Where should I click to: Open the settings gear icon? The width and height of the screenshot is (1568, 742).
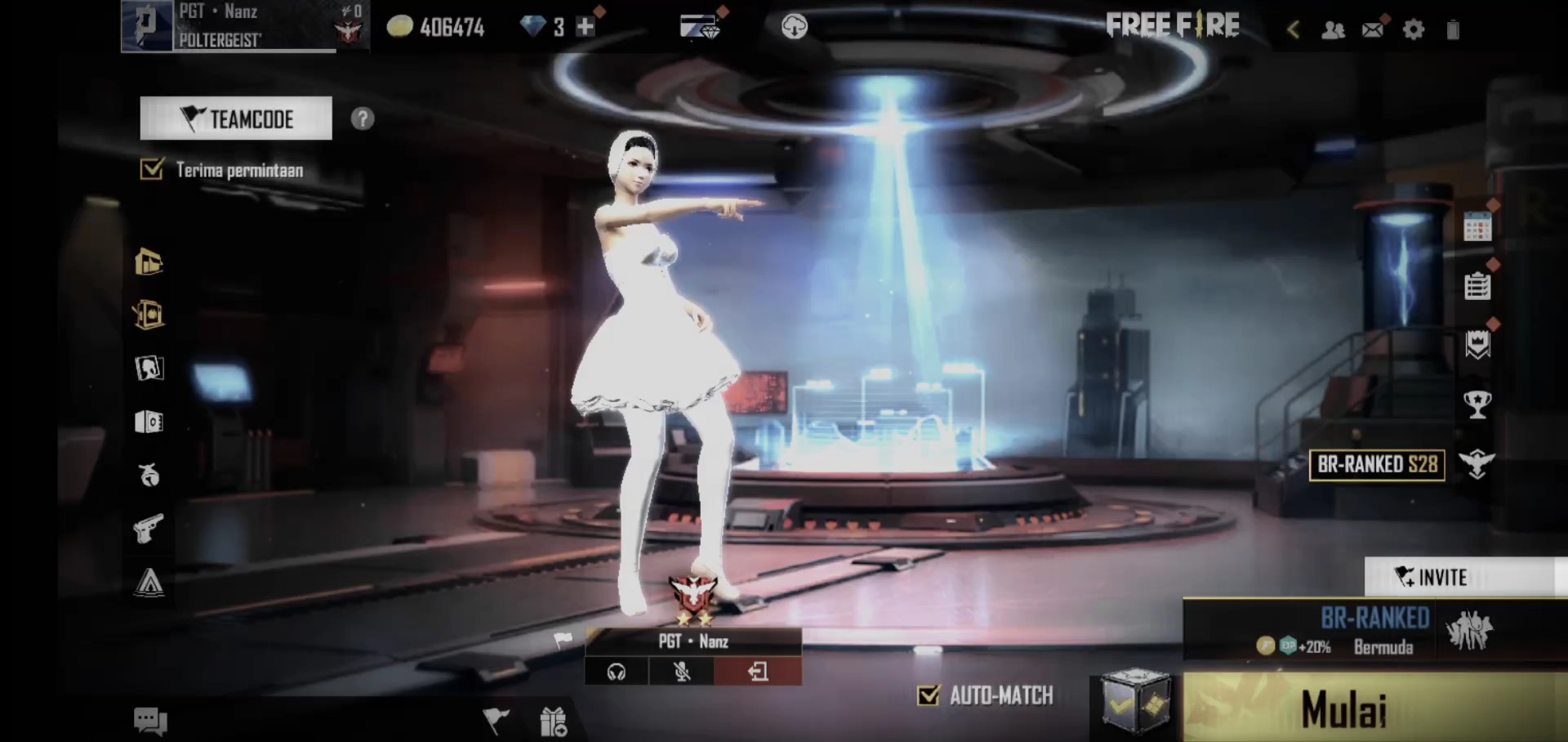[1413, 30]
